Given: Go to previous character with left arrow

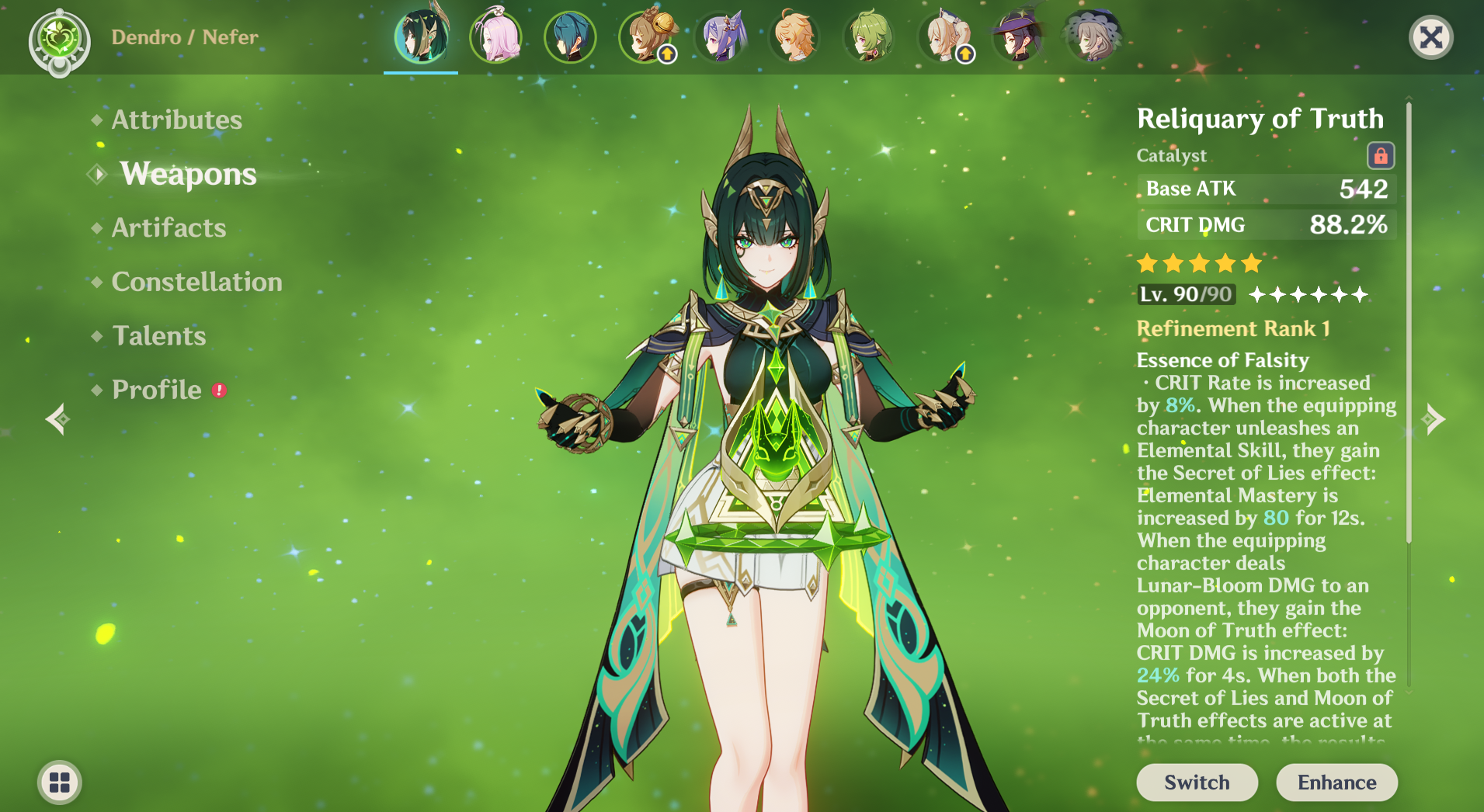Looking at the screenshot, I should [57, 419].
